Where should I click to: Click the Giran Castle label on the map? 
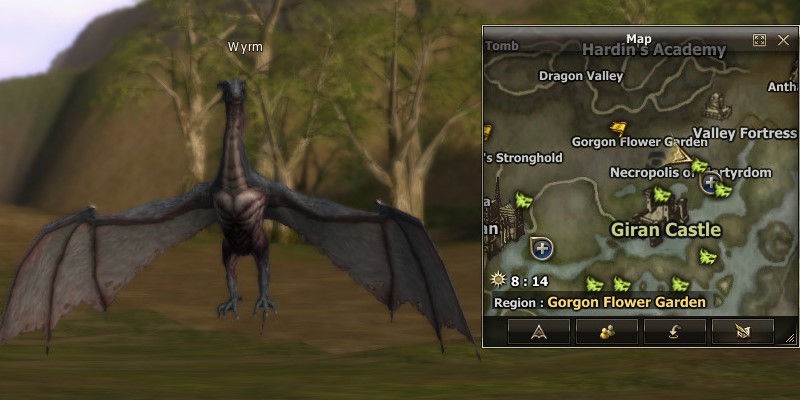point(666,230)
